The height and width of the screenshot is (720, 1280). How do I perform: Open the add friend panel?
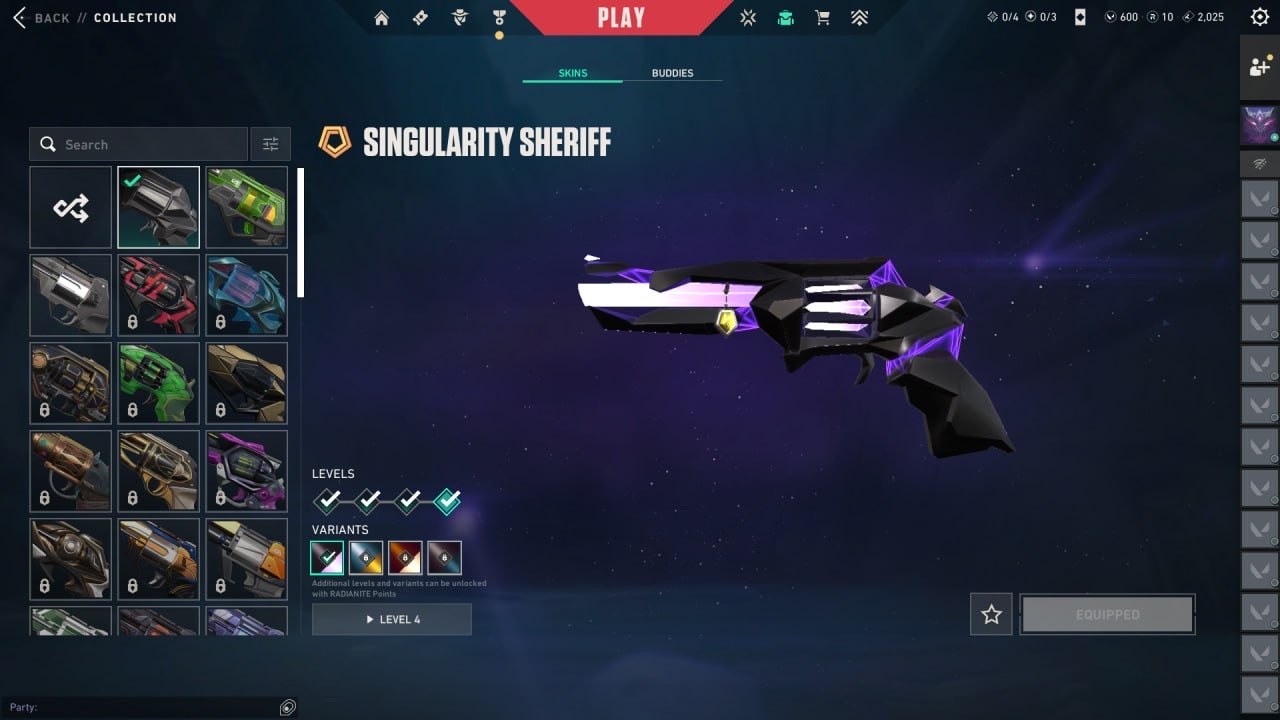click(1259, 67)
